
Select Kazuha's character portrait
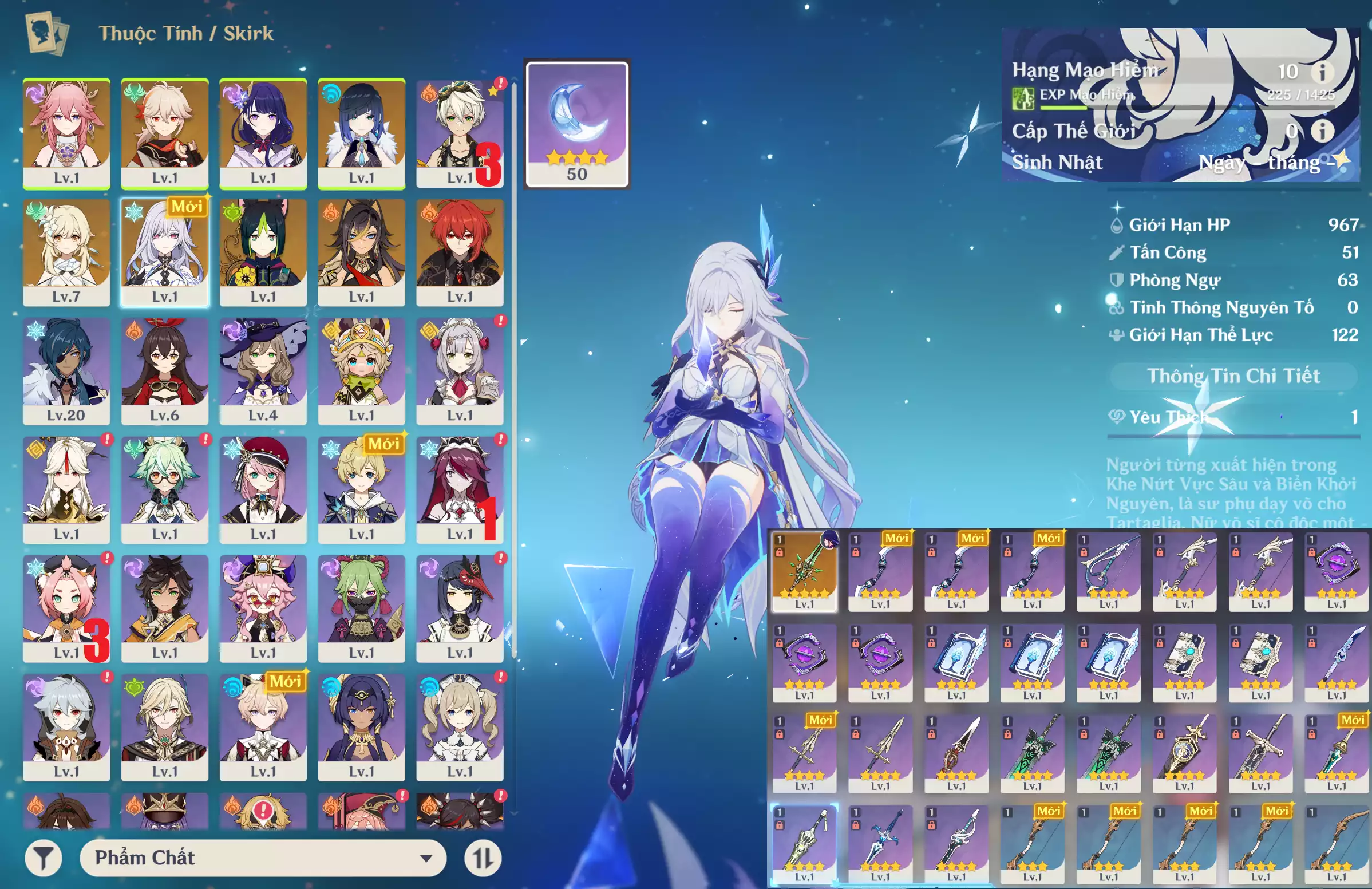[x=165, y=133]
